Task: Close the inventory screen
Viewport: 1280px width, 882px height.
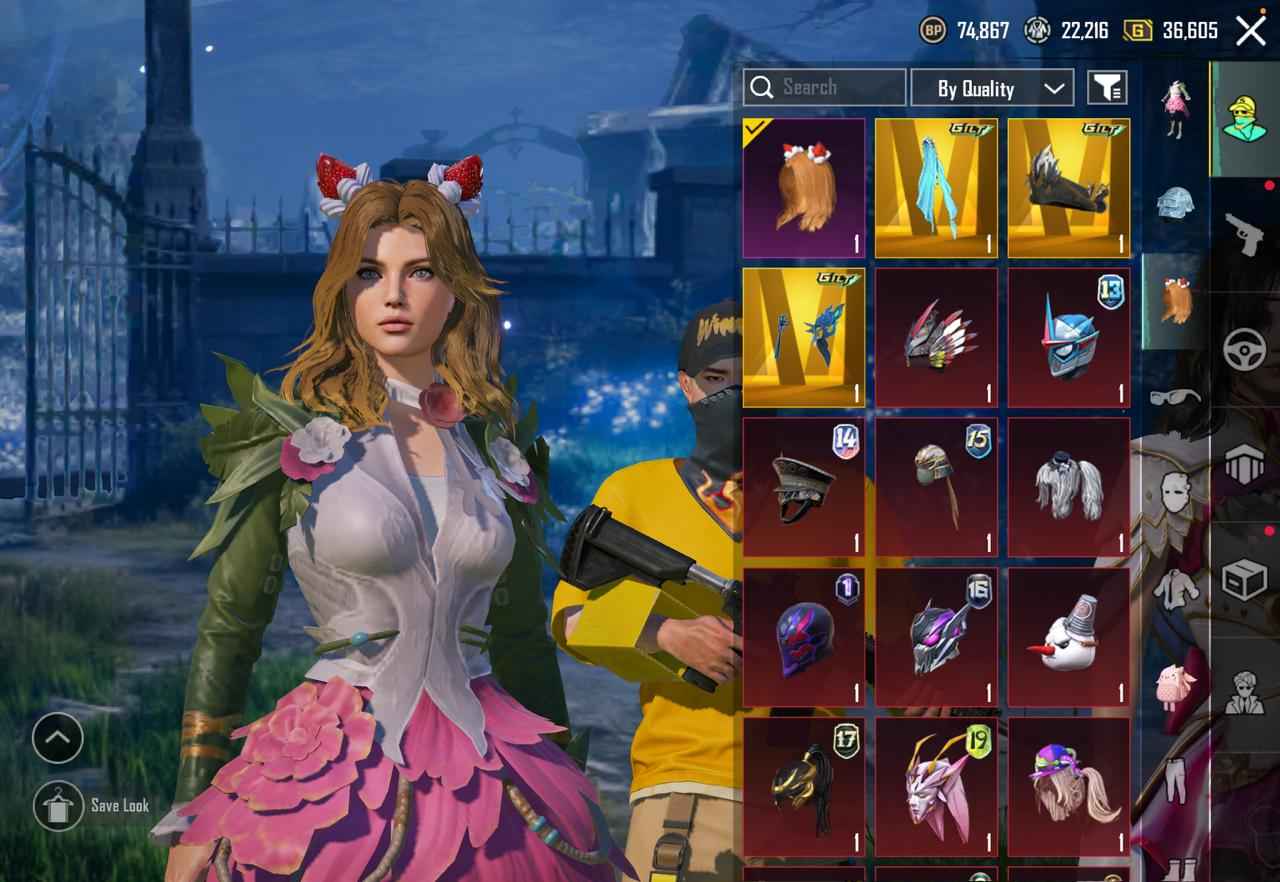Action: click(x=1250, y=31)
